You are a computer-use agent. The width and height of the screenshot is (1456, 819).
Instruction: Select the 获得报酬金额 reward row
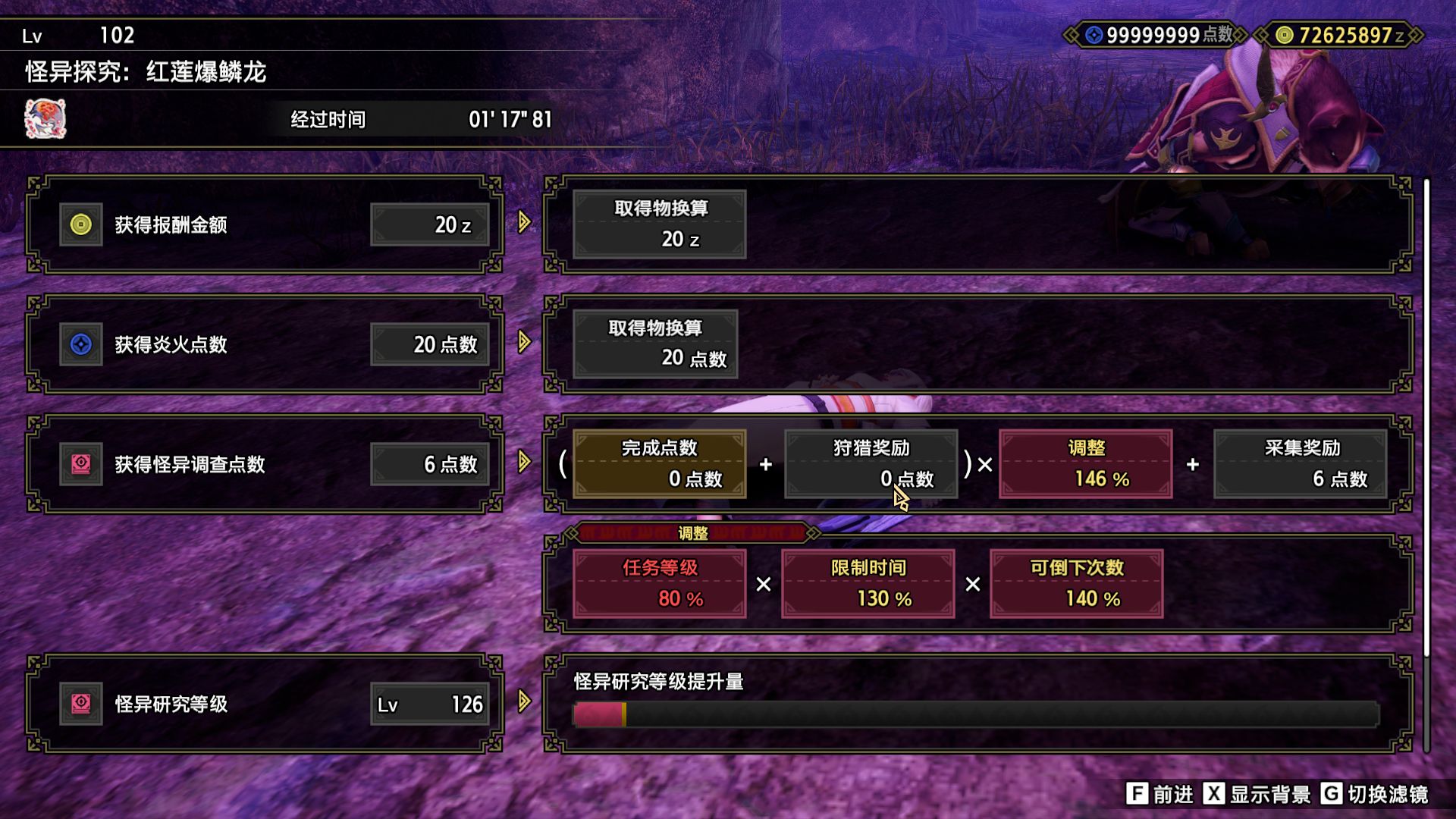coord(265,224)
